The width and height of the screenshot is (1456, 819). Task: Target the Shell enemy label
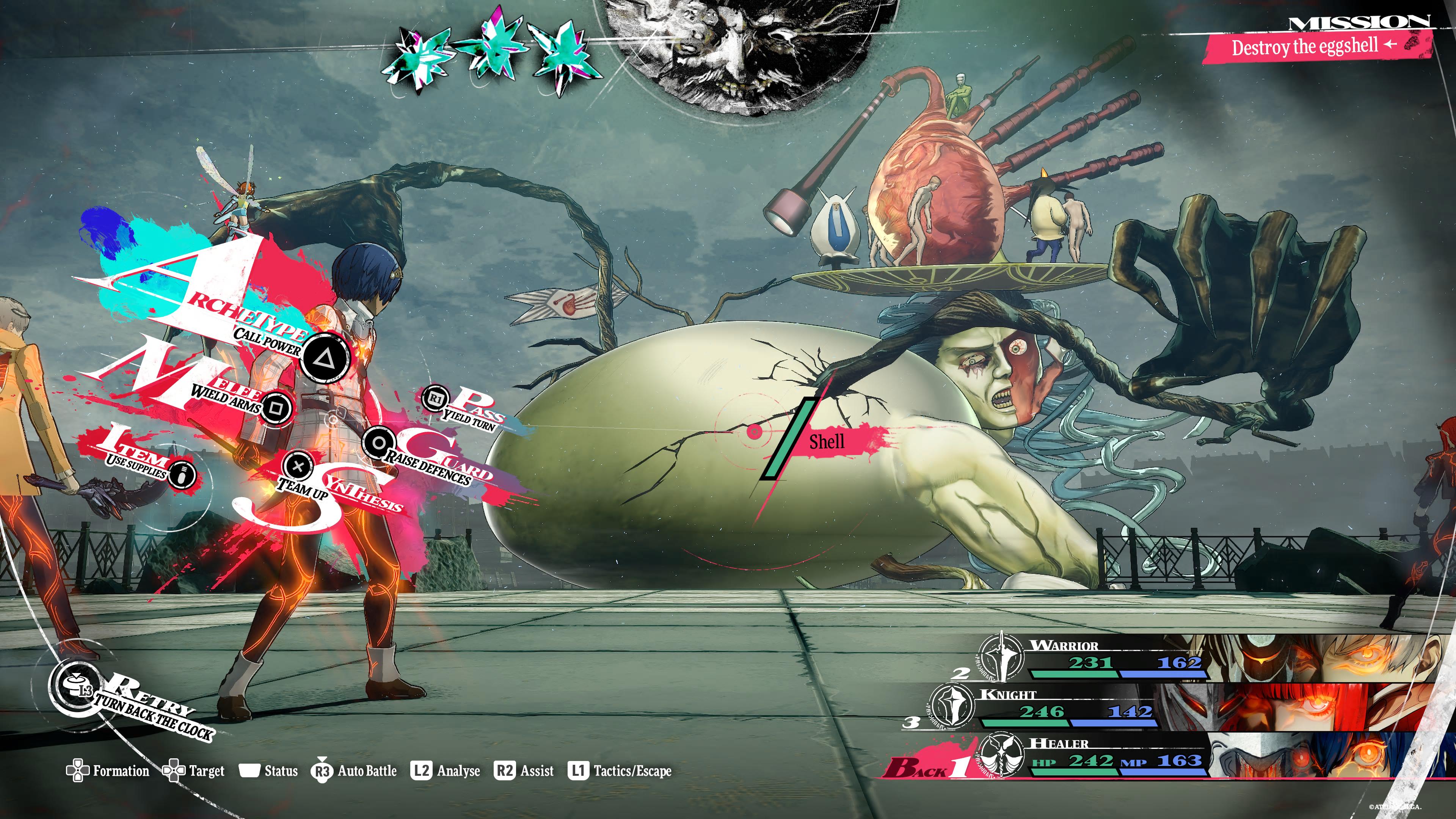point(827,442)
